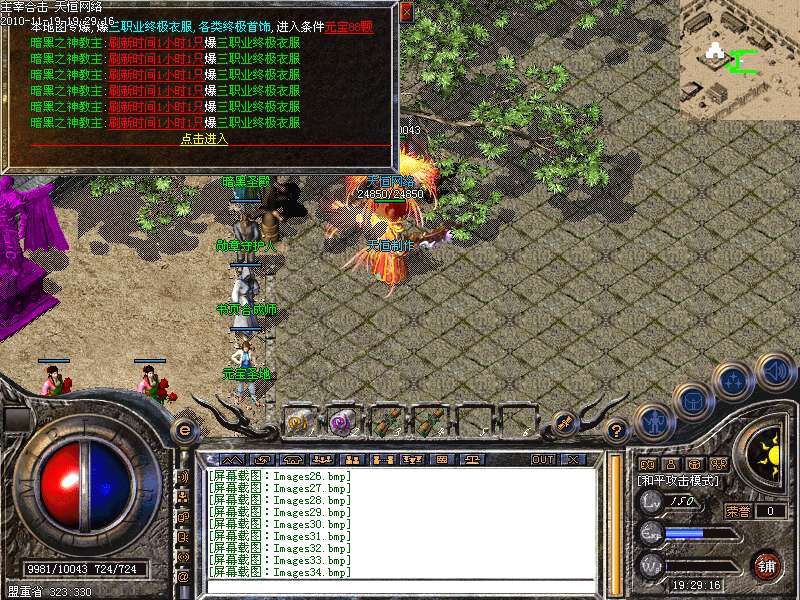The image size is (800, 600).
Task: Toggle sound with the speaker button
Action: click(x=775, y=371)
